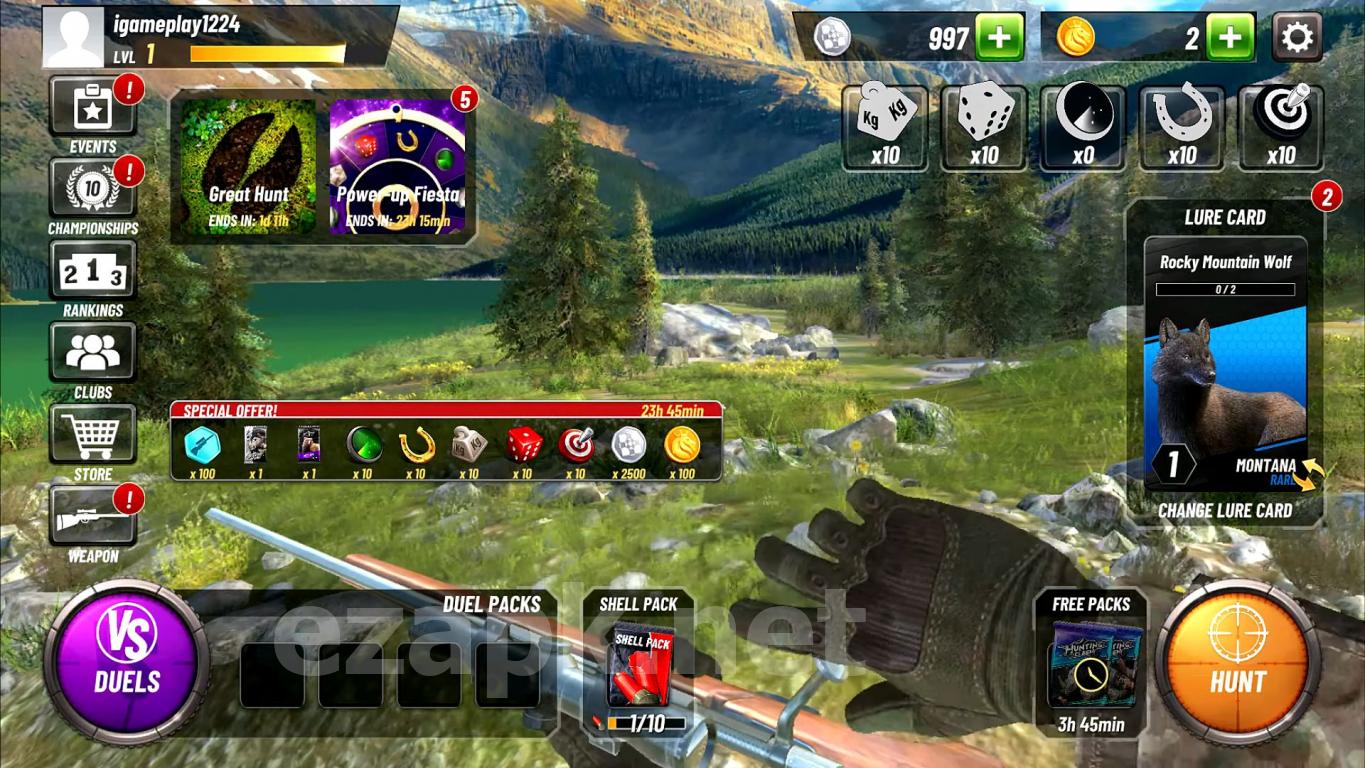The height and width of the screenshot is (768, 1365).
Task: Open the Weapon menu
Action: 93,516
